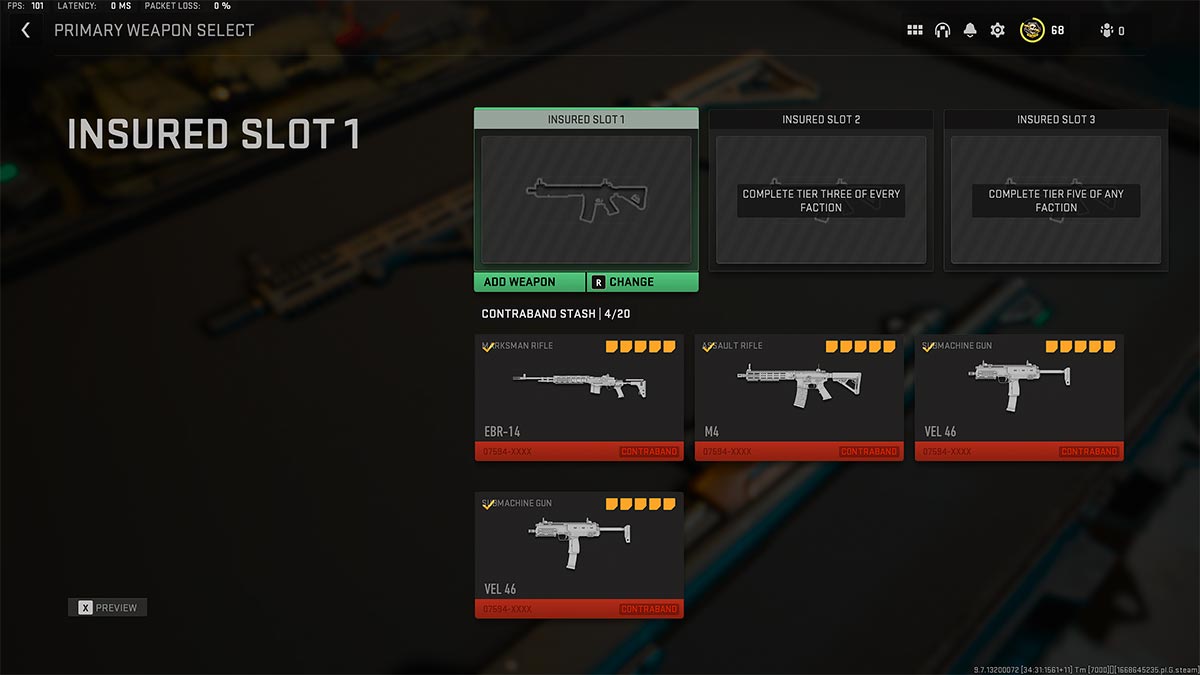Open the grid menu icon
Image resolution: width=1200 pixels, height=675 pixels.
(x=914, y=30)
